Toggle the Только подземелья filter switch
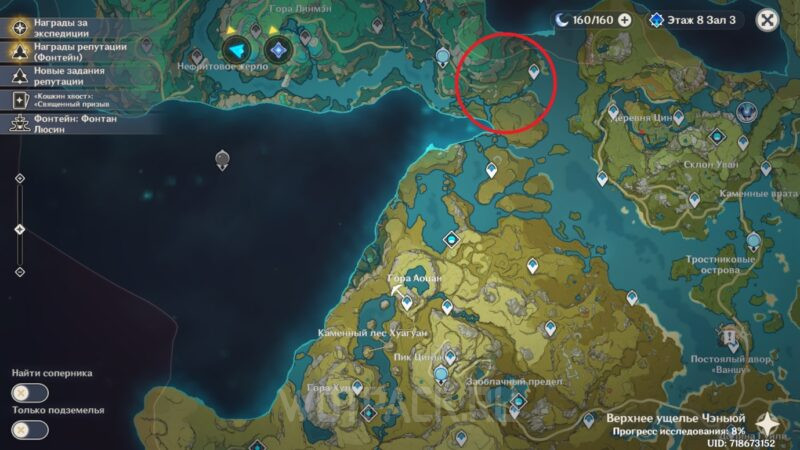Screen dimensions: 800x450 (30, 430)
